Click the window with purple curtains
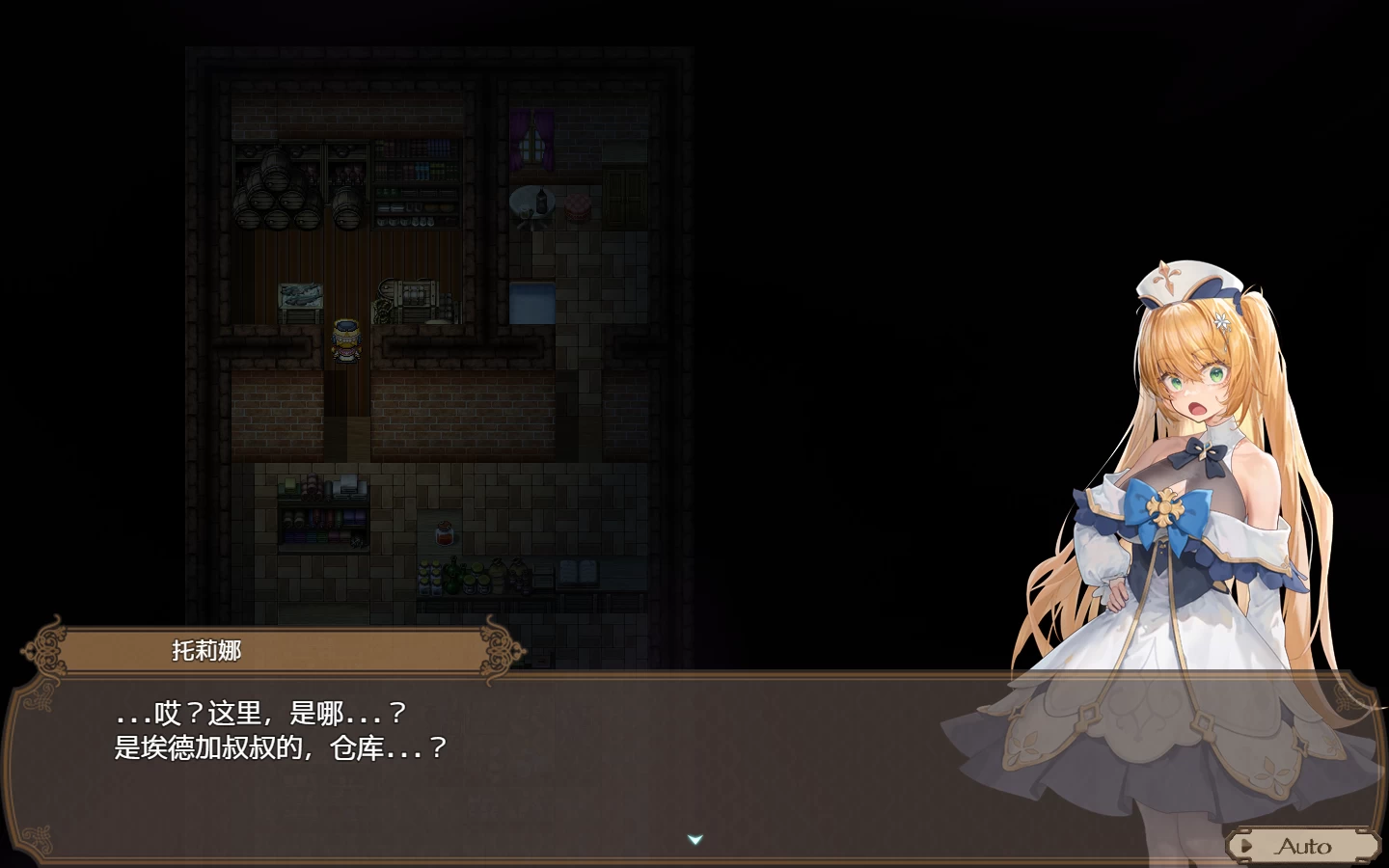 click(531, 141)
